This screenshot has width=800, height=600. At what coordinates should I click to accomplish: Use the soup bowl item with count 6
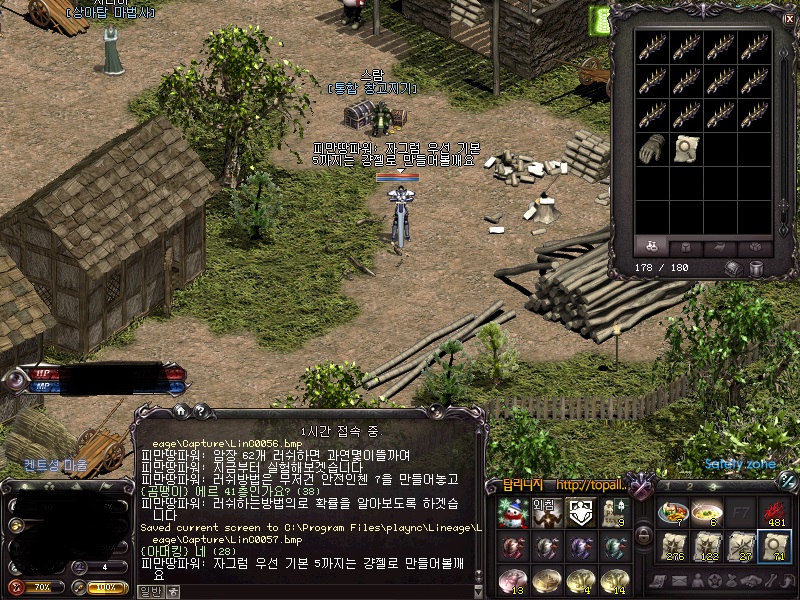click(x=707, y=512)
